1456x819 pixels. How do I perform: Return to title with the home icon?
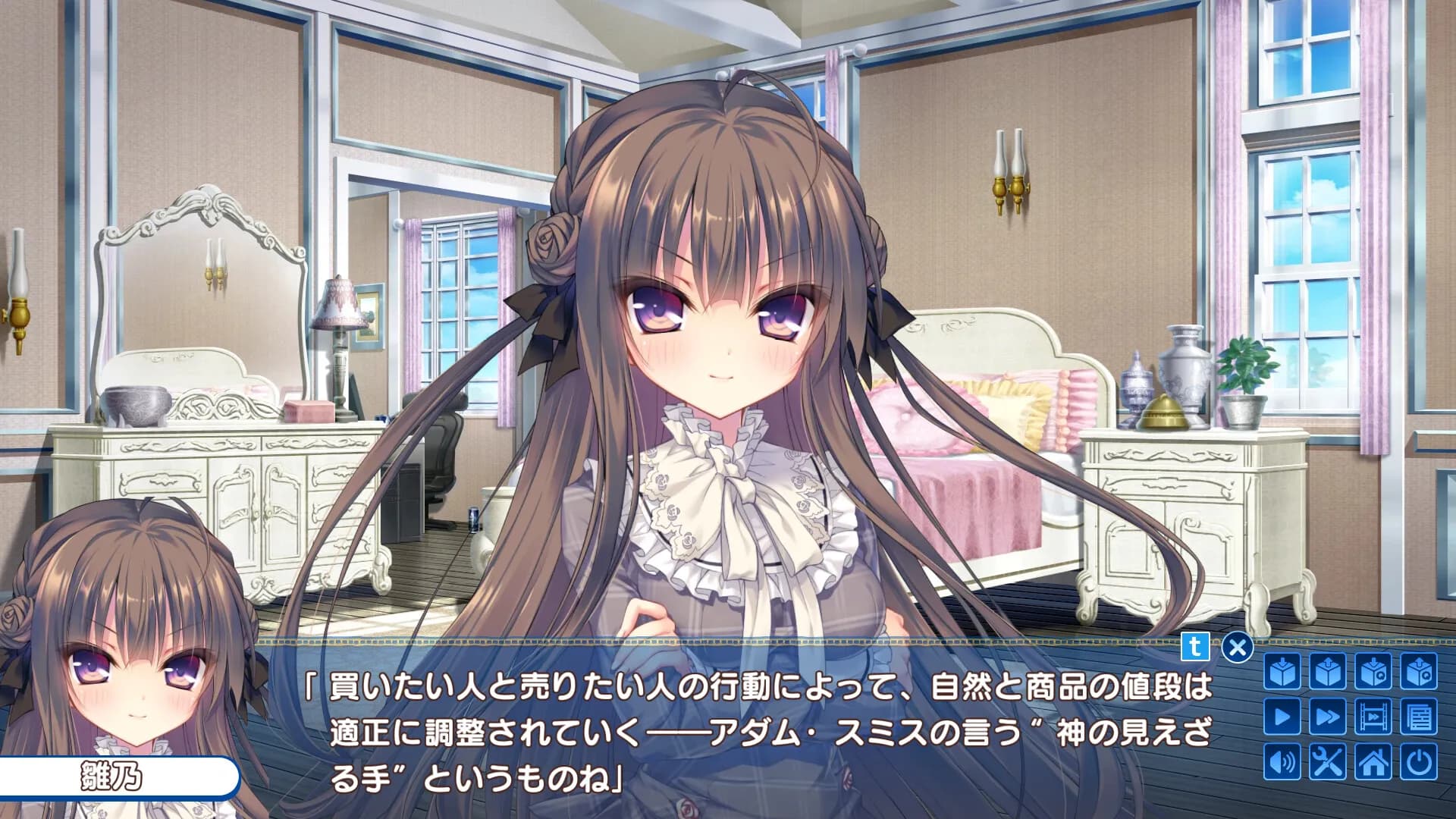(x=1373, y=761)
